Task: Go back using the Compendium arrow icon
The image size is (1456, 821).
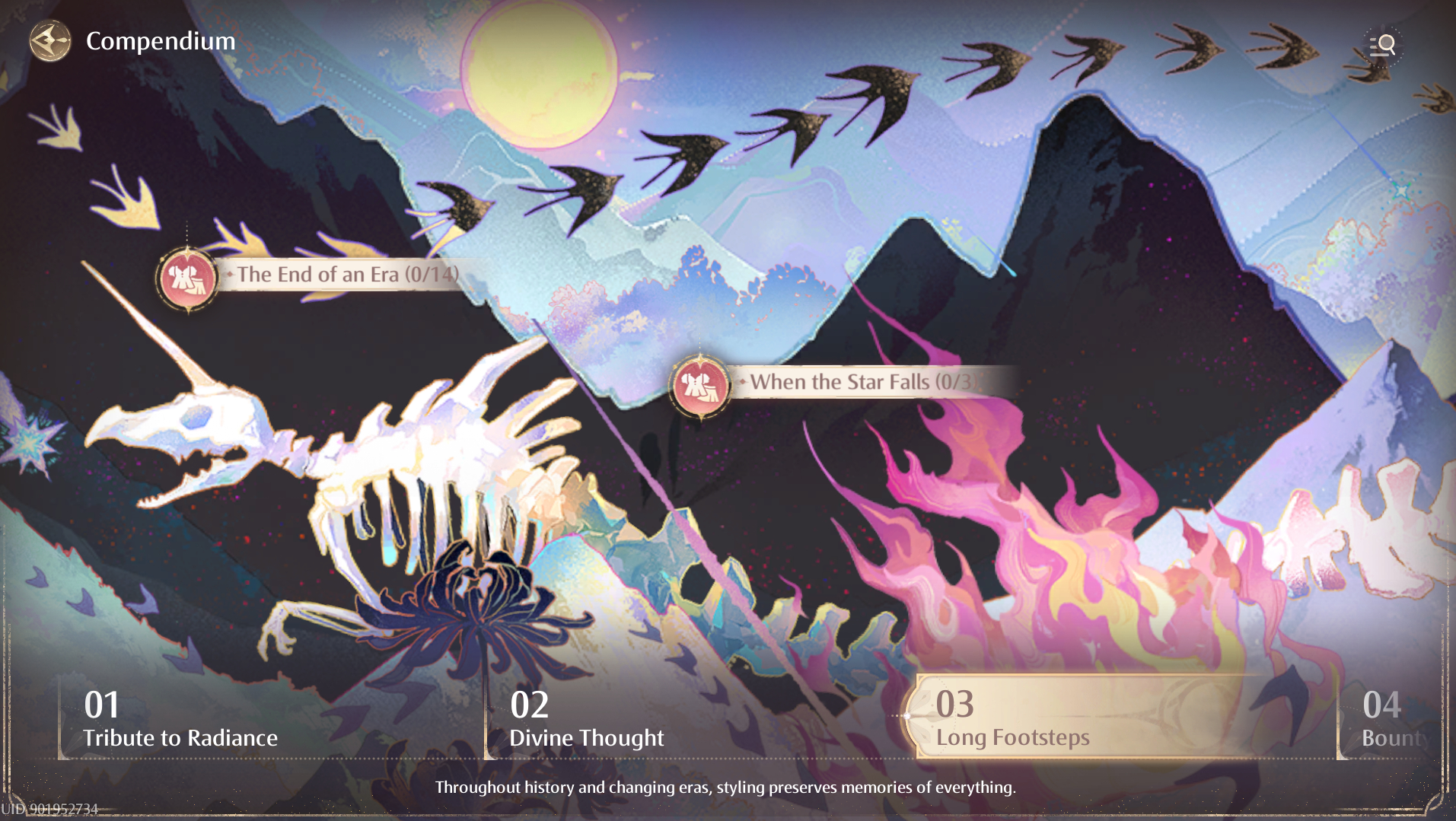Action: [50, 41]
